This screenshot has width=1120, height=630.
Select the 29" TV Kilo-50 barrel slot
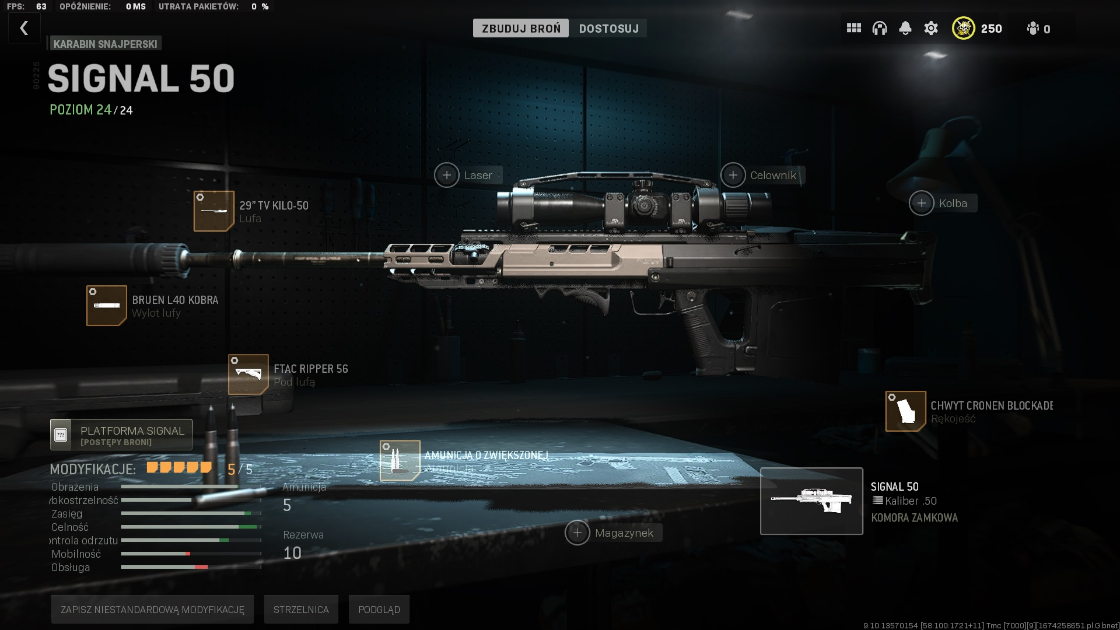[x=214, y=211]
